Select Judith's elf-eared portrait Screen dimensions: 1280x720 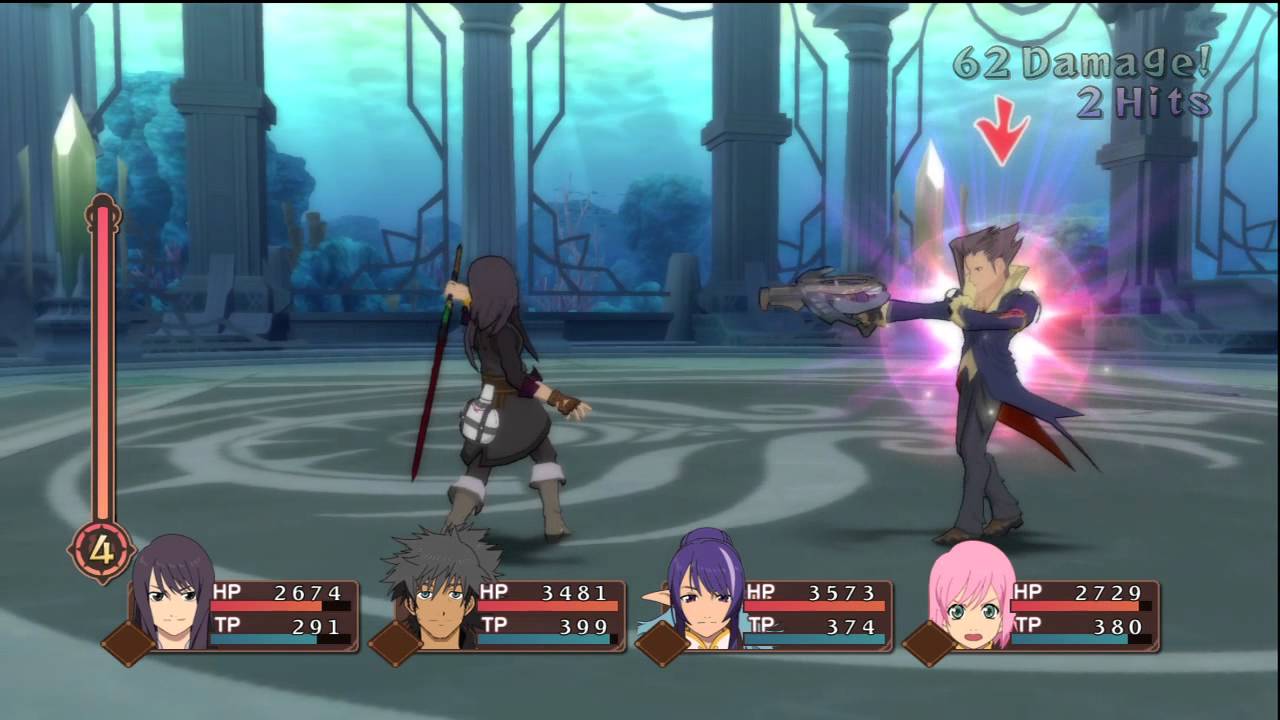[x=703, y=595]
